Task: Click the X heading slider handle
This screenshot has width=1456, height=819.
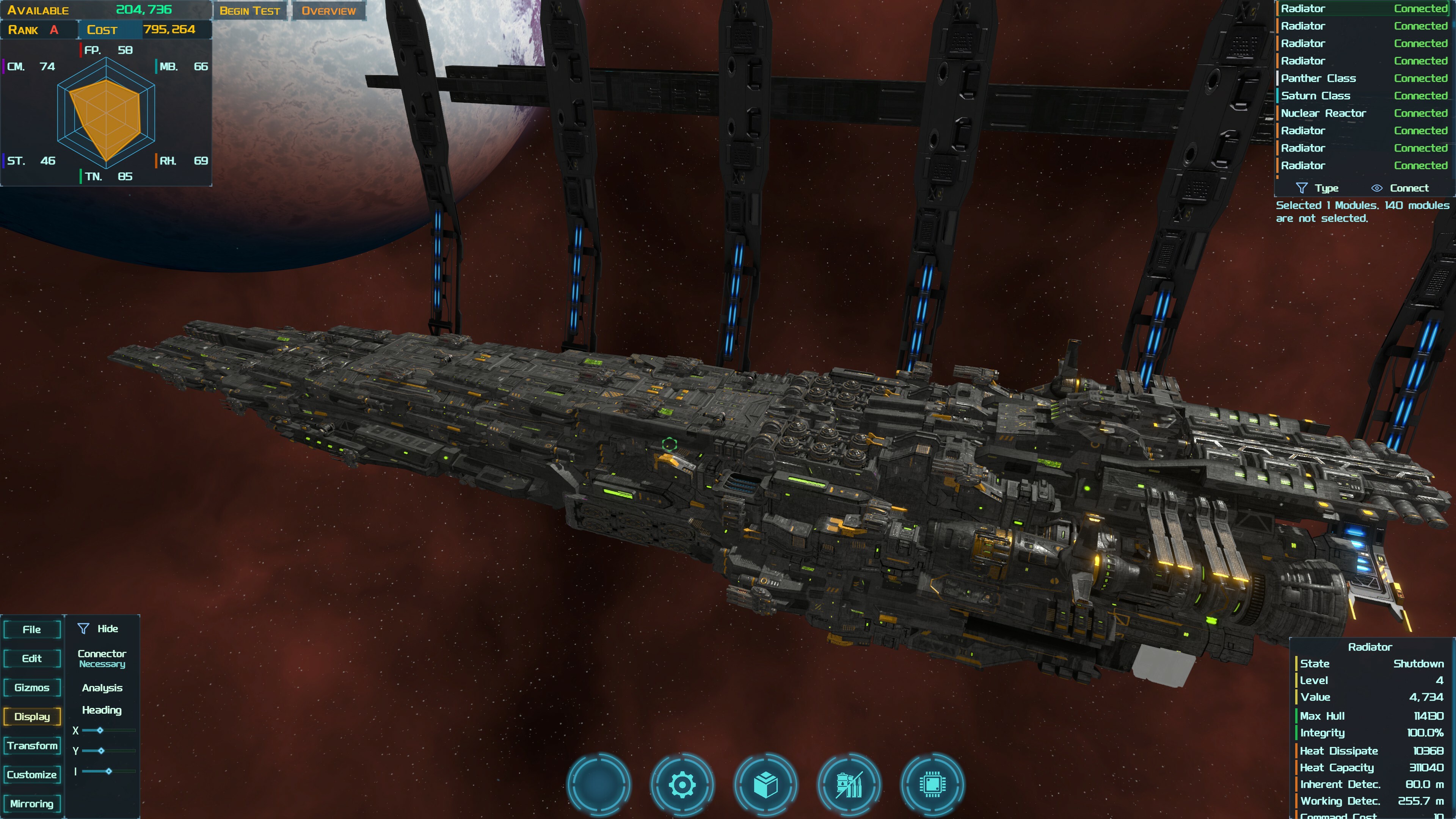Action: click(x=100, y=730)
